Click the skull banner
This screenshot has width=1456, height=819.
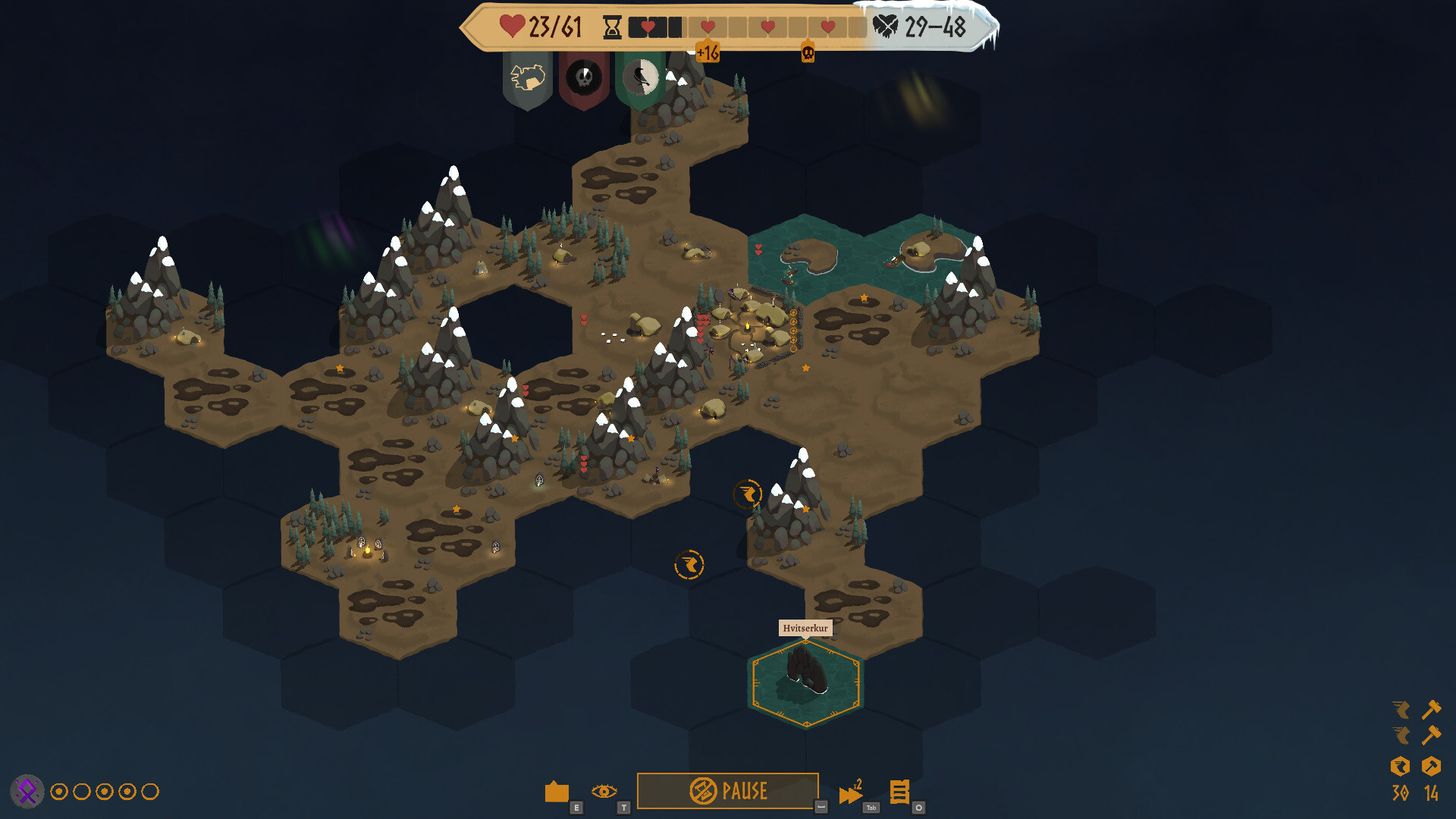584,78
